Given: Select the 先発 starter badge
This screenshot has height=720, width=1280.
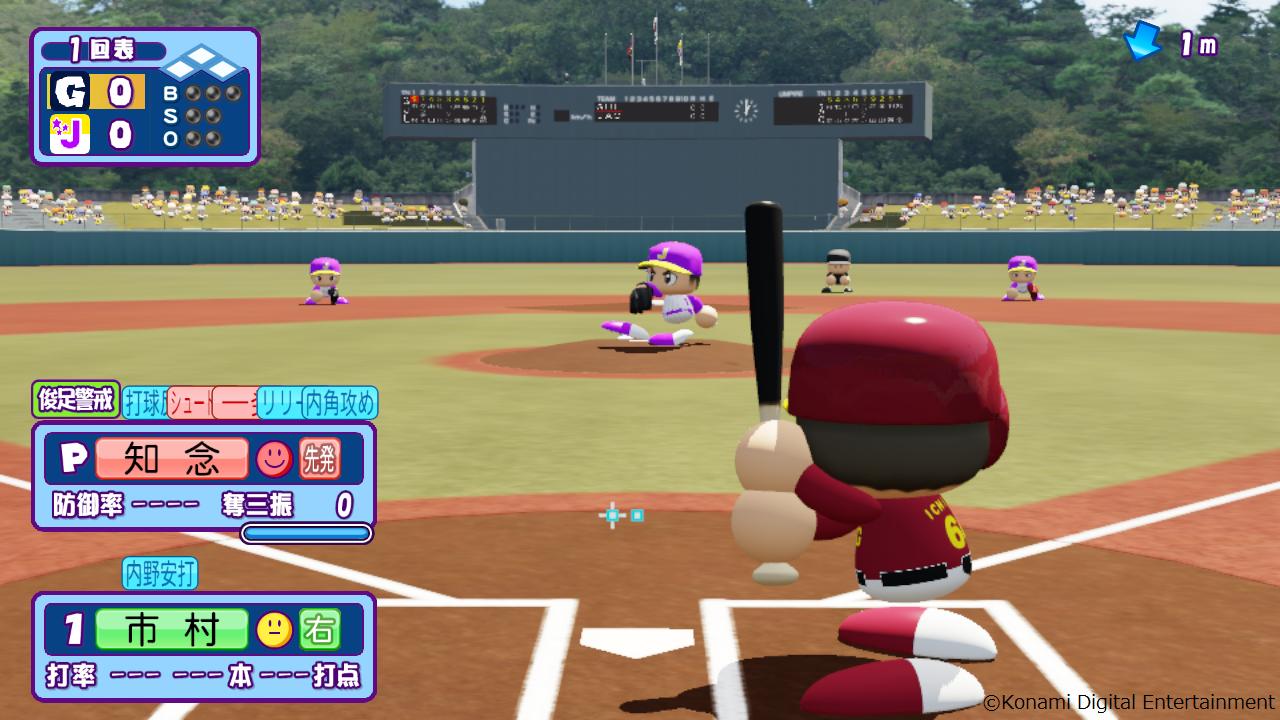Looking at the screenshot, I should pyautogui.click(x=320, y=458).
